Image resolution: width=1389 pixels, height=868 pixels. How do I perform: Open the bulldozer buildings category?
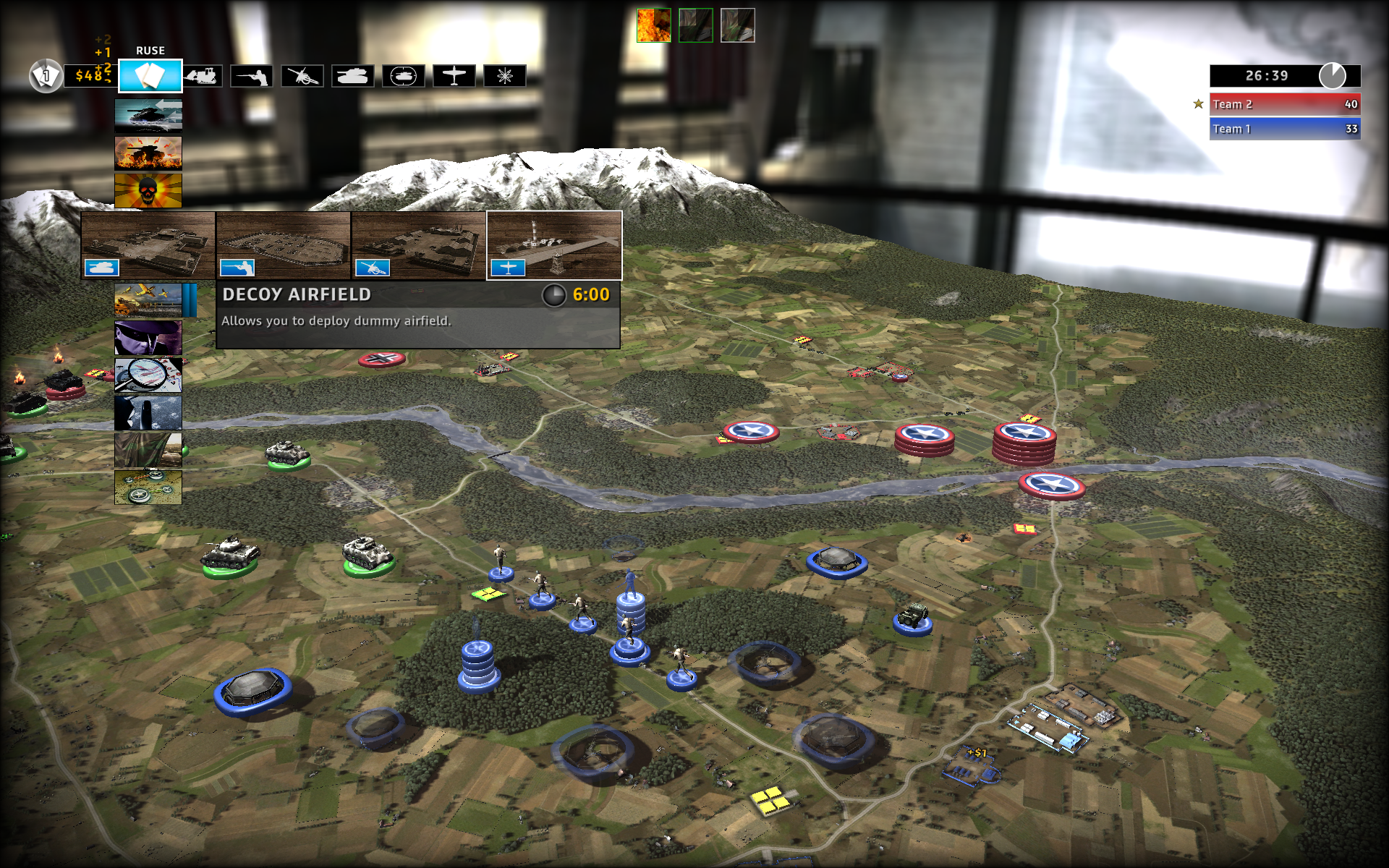[202, 75]
